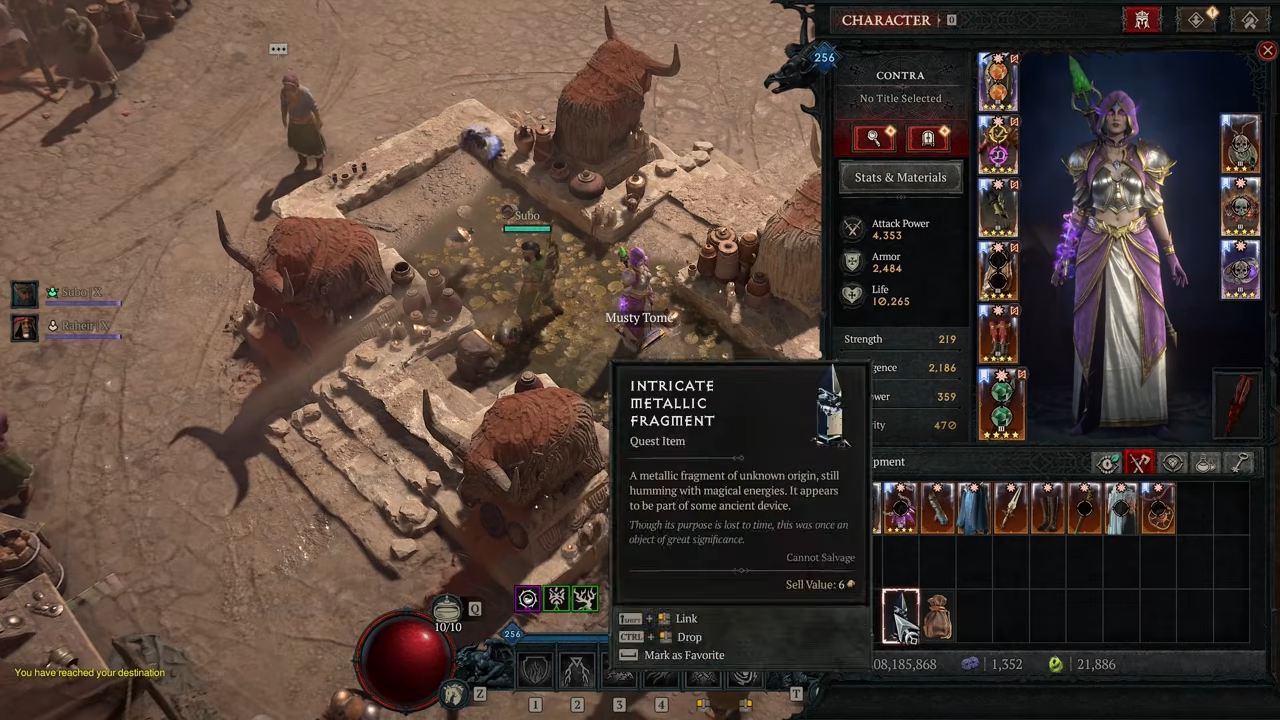Close the Character panel
This screenshot has height=720, width=1280.
pyautogui.click(x=1267, y=50)
